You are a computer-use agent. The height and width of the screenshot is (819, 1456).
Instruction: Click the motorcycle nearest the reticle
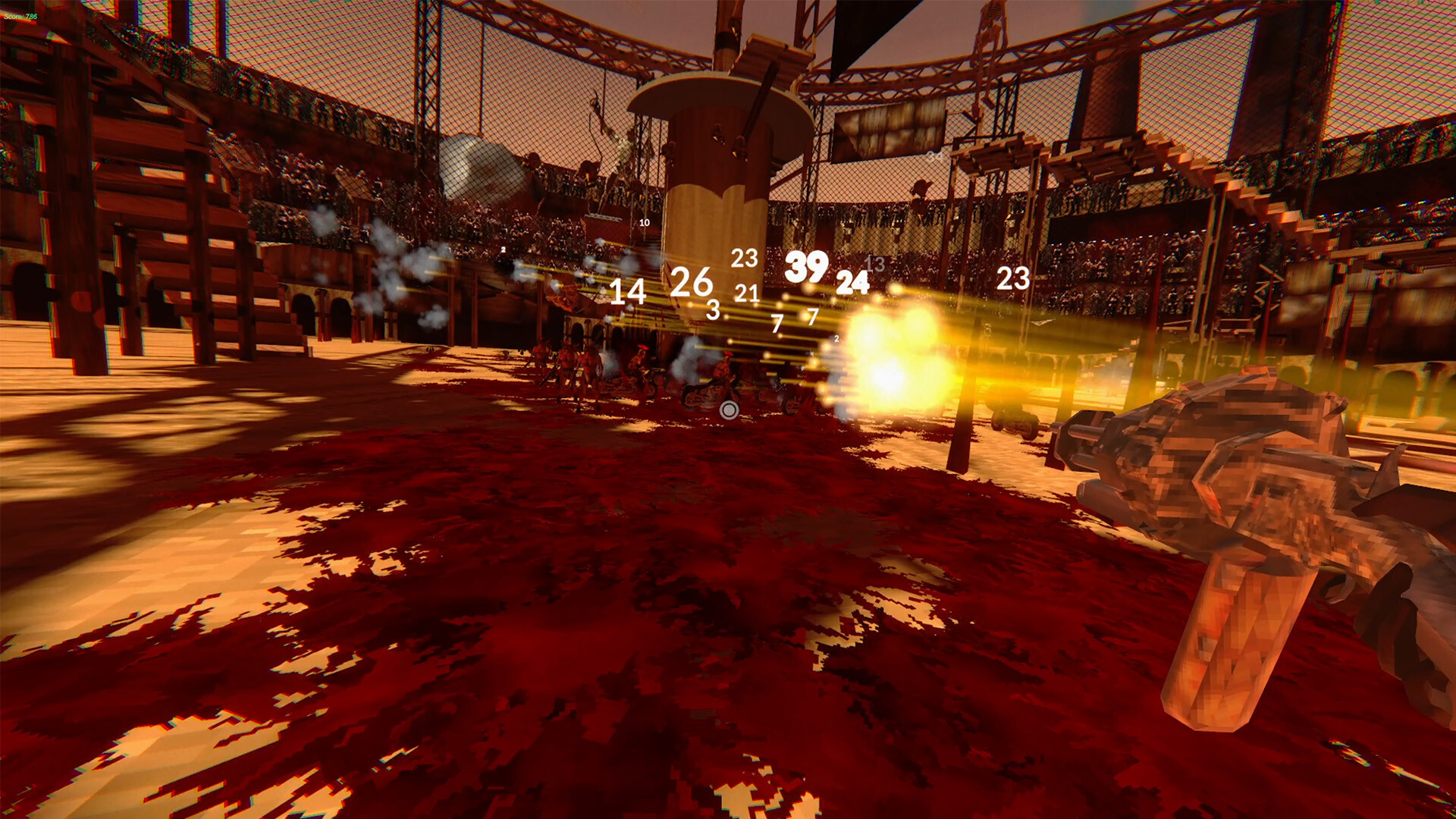coord(706,394)
